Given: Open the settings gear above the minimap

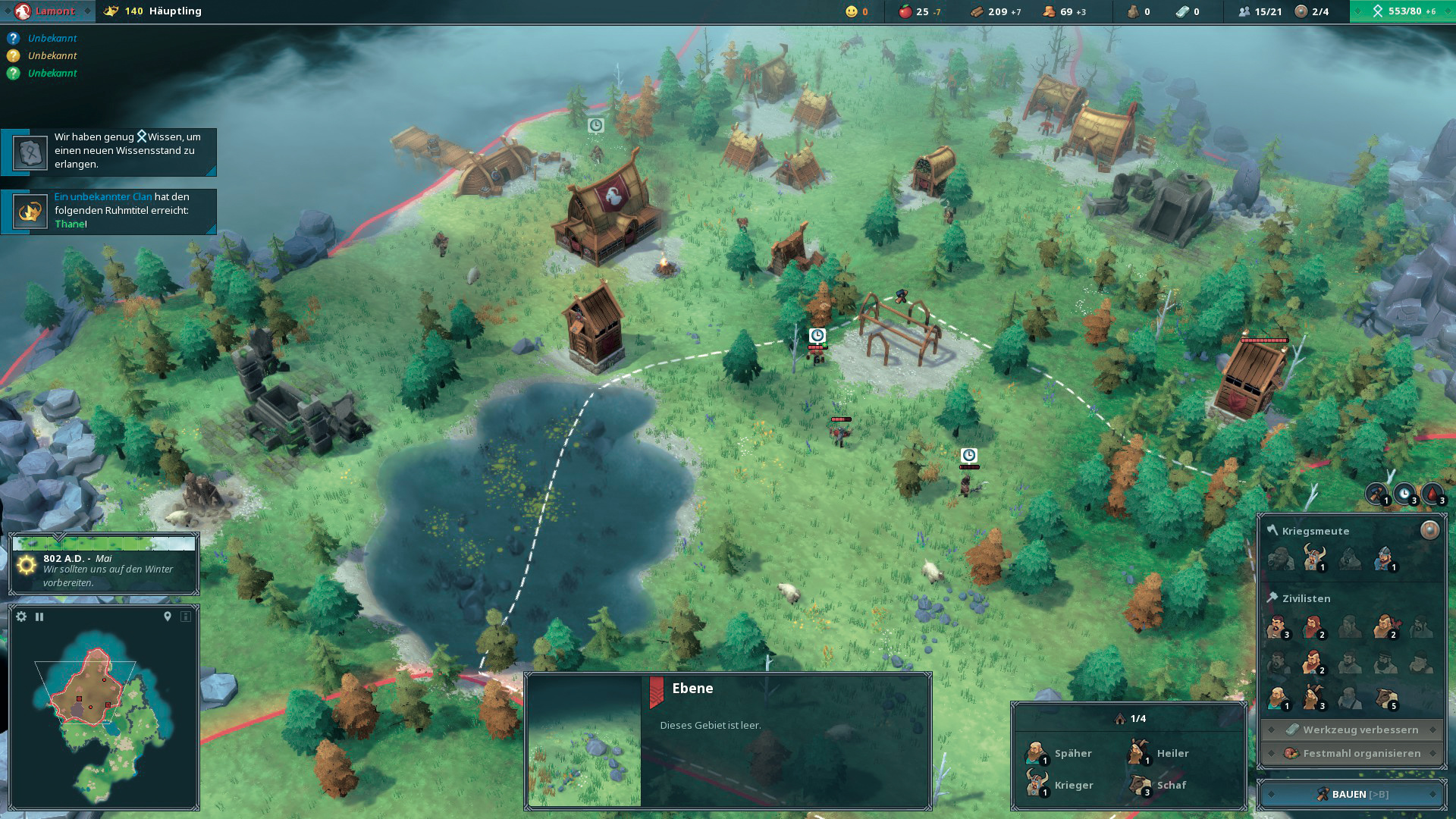Looking at the screenshot, I should click(x=21, y=617).
